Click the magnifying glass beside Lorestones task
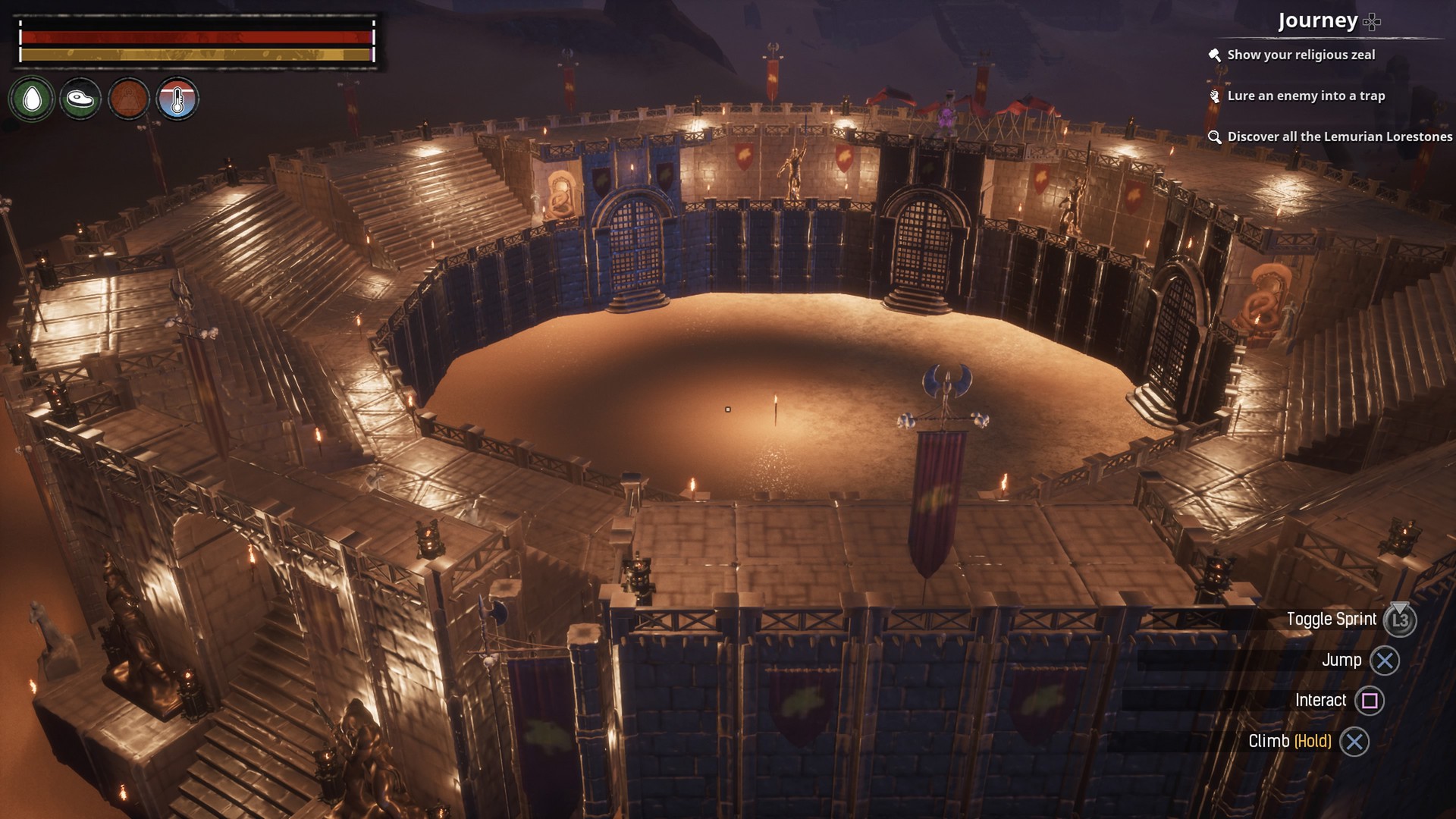The width and height of the screenshot is (1456, 819). pyautogui.click(x=1215, y=137)
